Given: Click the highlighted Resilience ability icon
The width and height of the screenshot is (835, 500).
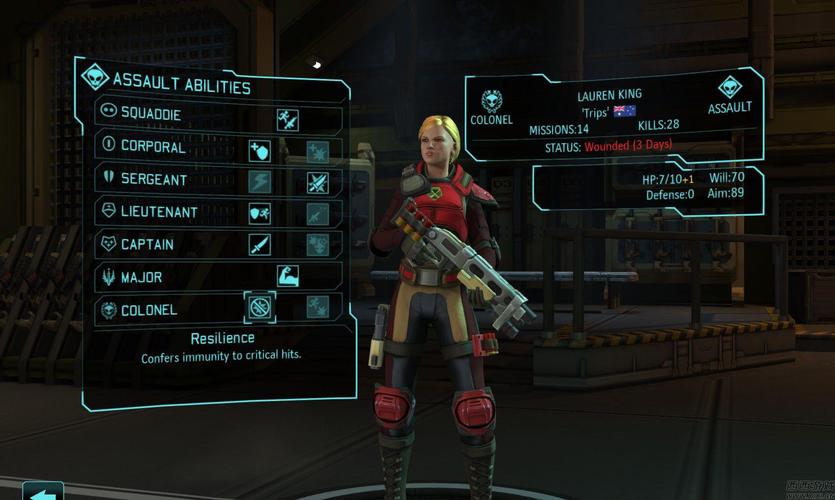Looking at the screenshot, I should (x=260, y=307).
